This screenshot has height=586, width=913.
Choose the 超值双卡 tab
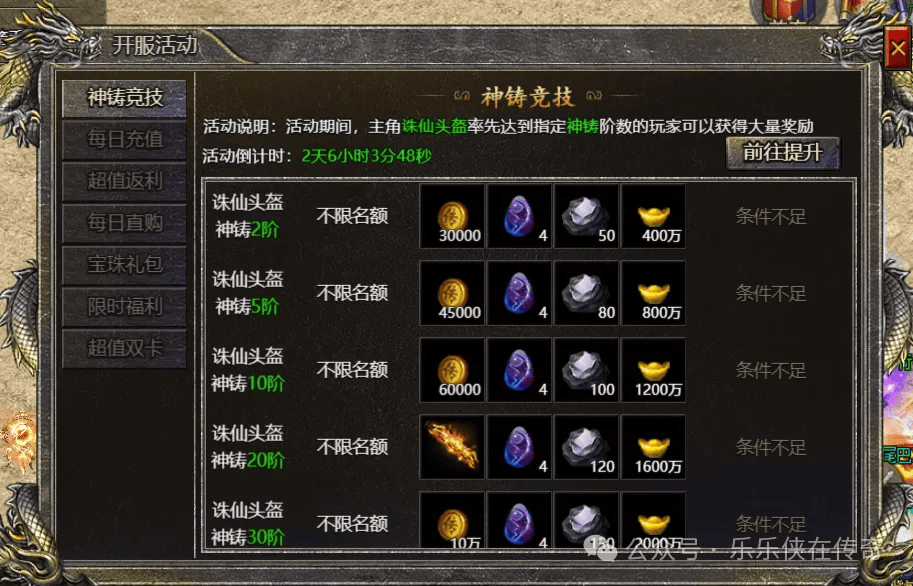point(124,349)
